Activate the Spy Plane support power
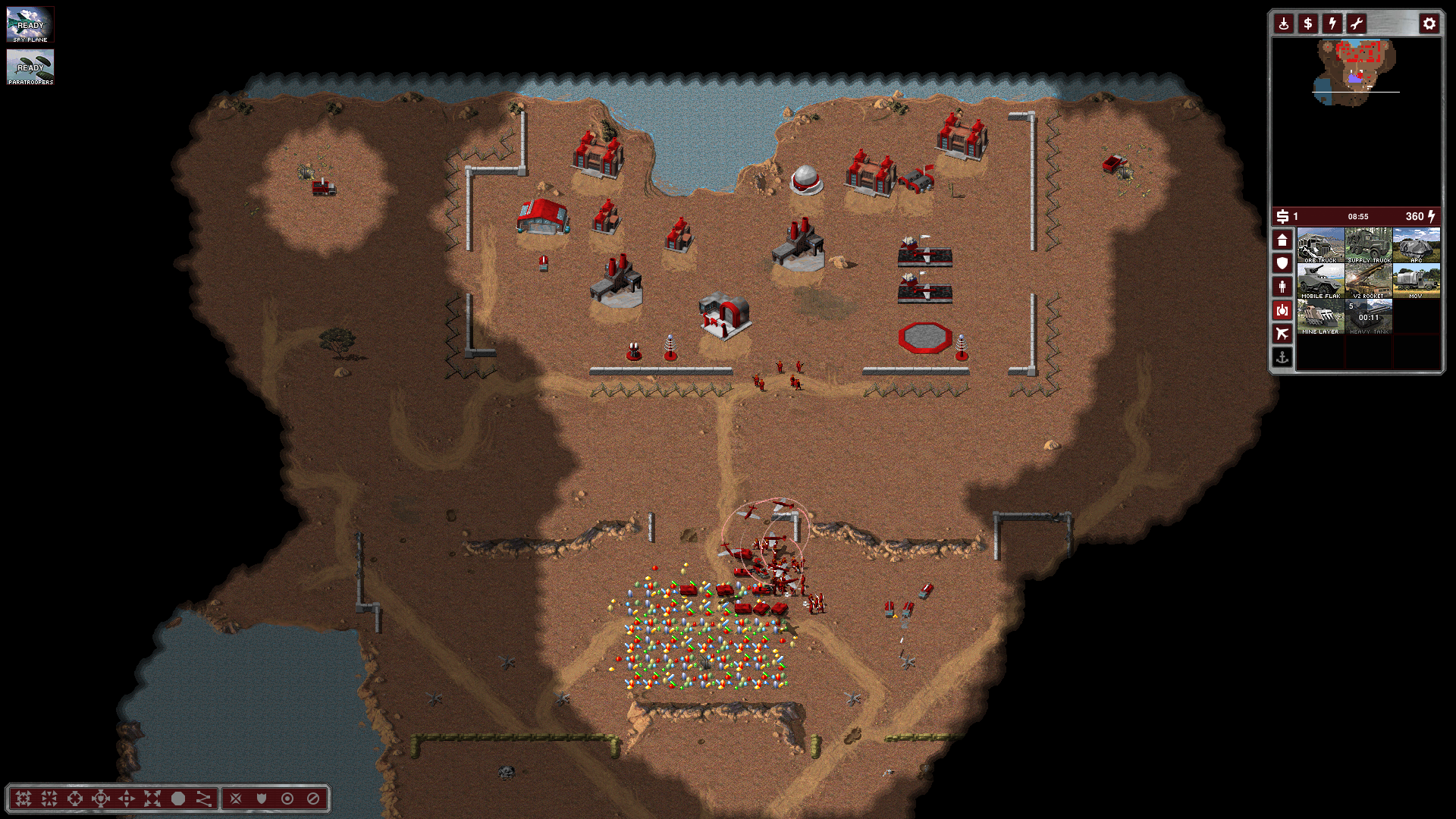Screen dimensions: 1456x819 click(x=30, y=24)
